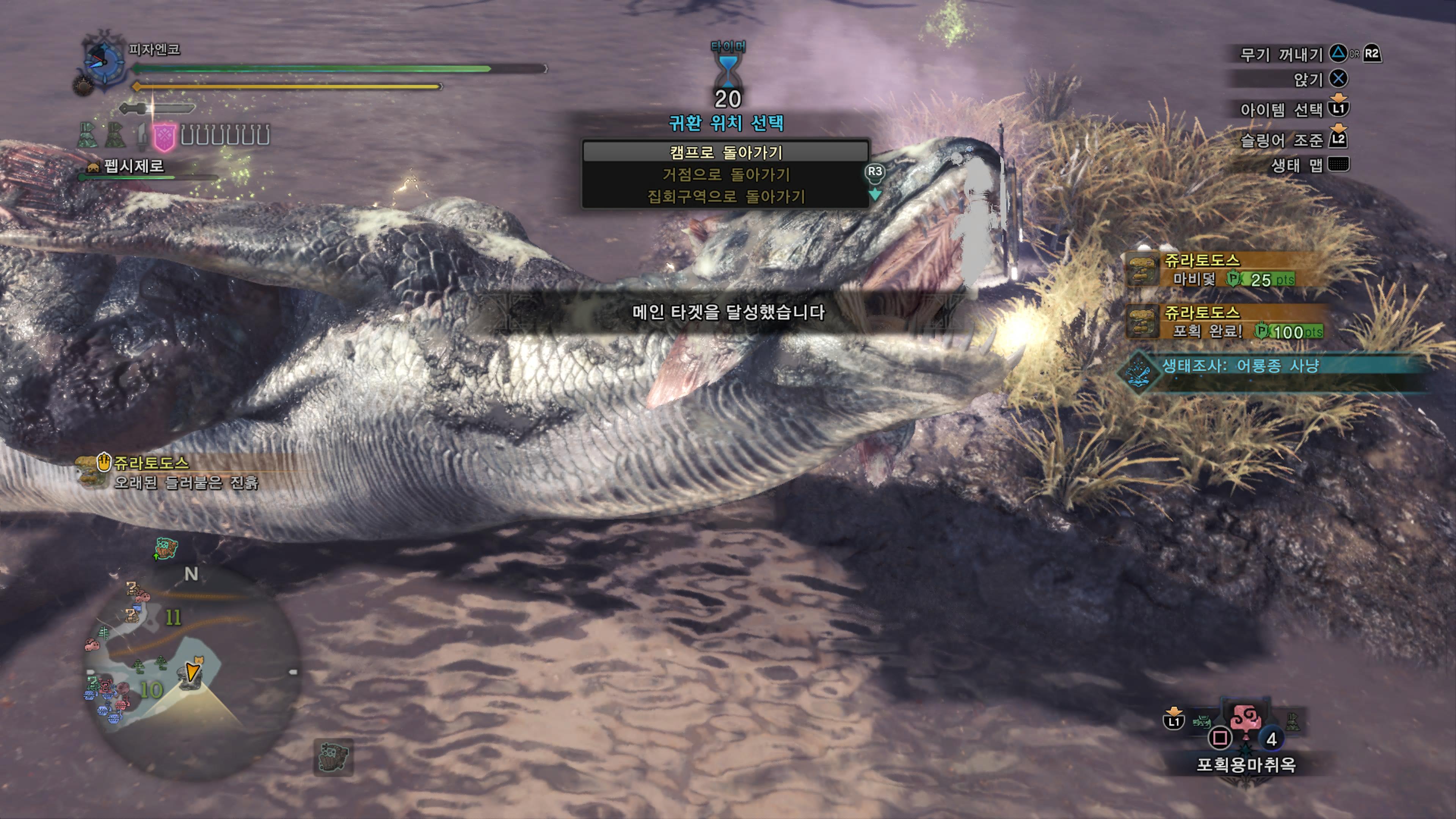Pick 집회구역으로 돌아가기 option
1456x819 pixels.
(x=725, y=197)
